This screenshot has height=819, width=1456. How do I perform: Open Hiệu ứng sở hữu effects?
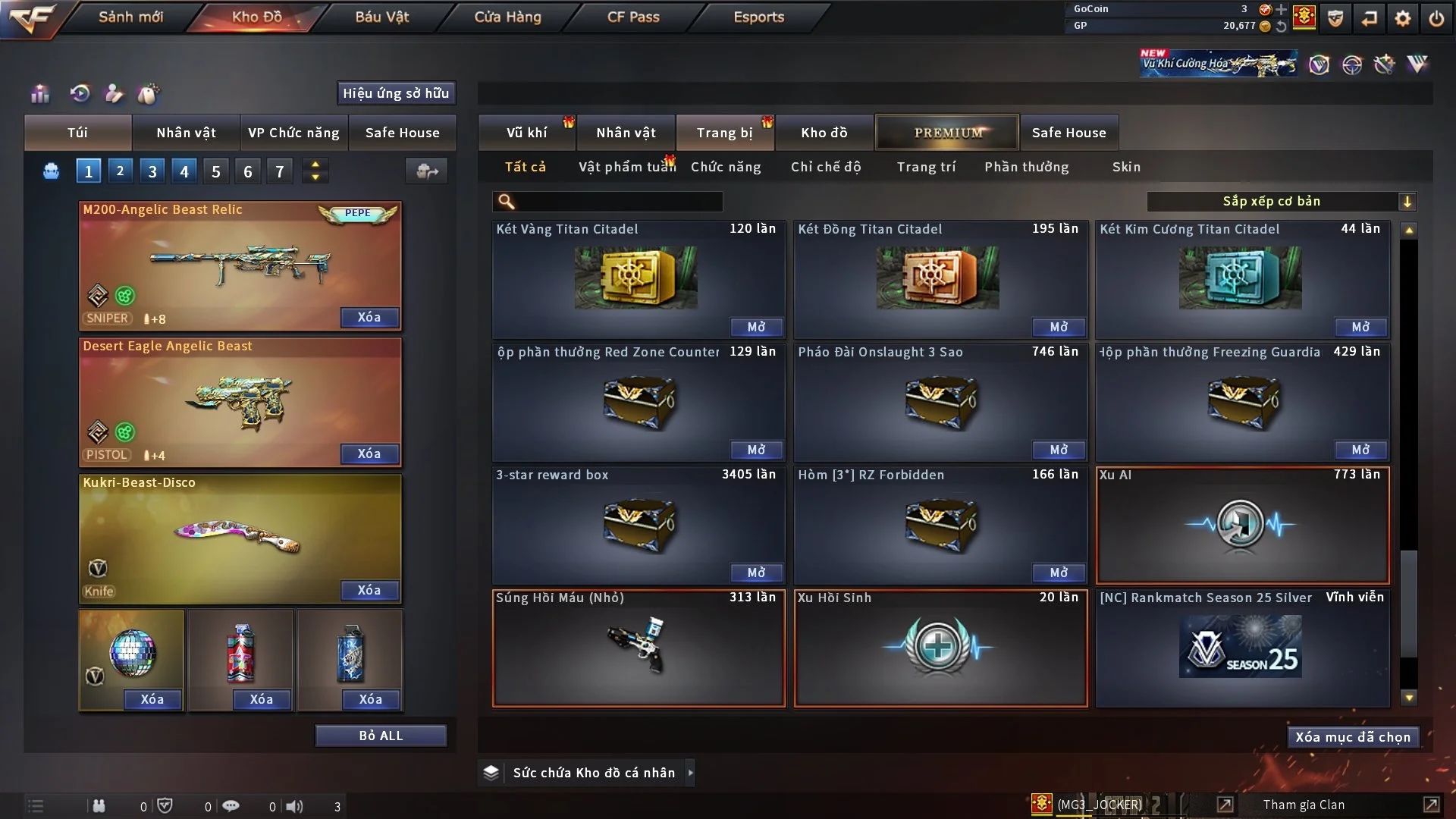click(x=396, y=93)
